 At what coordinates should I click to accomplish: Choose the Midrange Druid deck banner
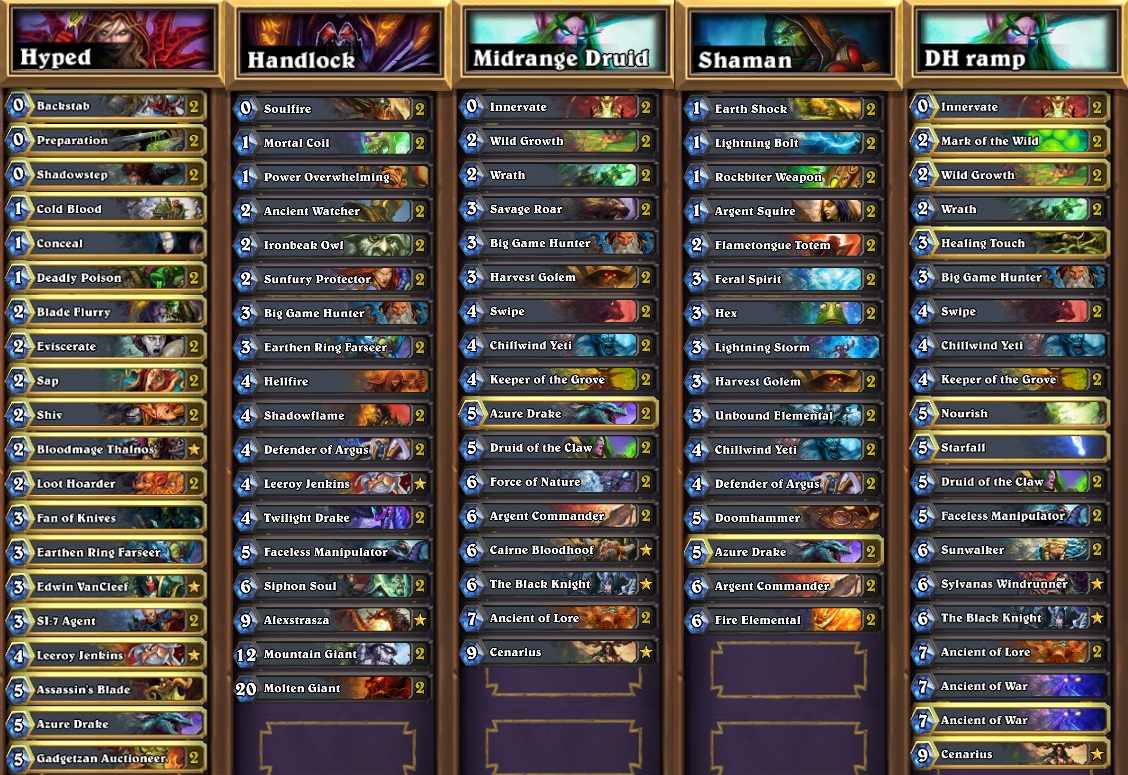(565, 42)
